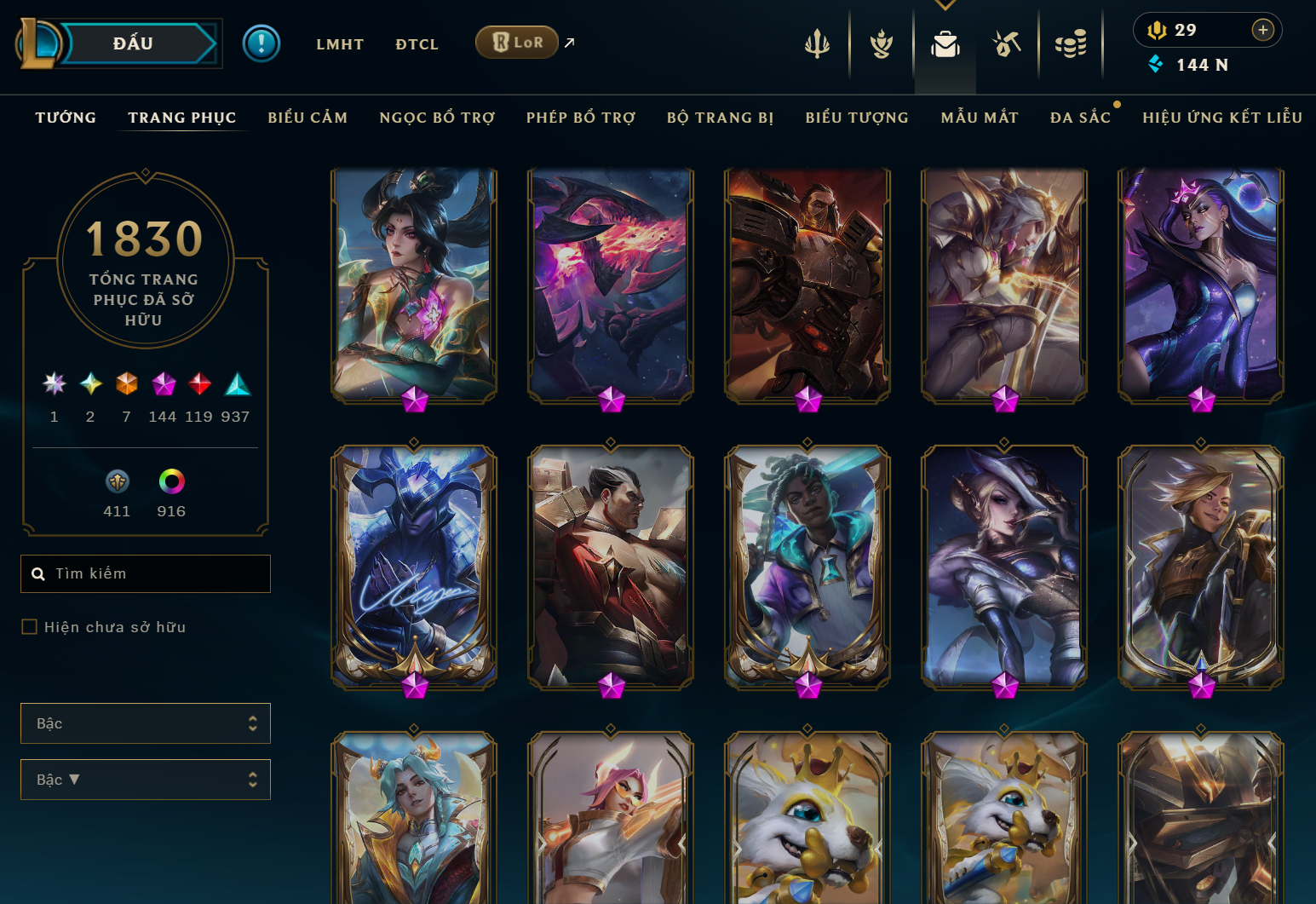Switch to the TƯỚNG tab
This screenshot has height=904, width=1316.
(x=66, y=118)
